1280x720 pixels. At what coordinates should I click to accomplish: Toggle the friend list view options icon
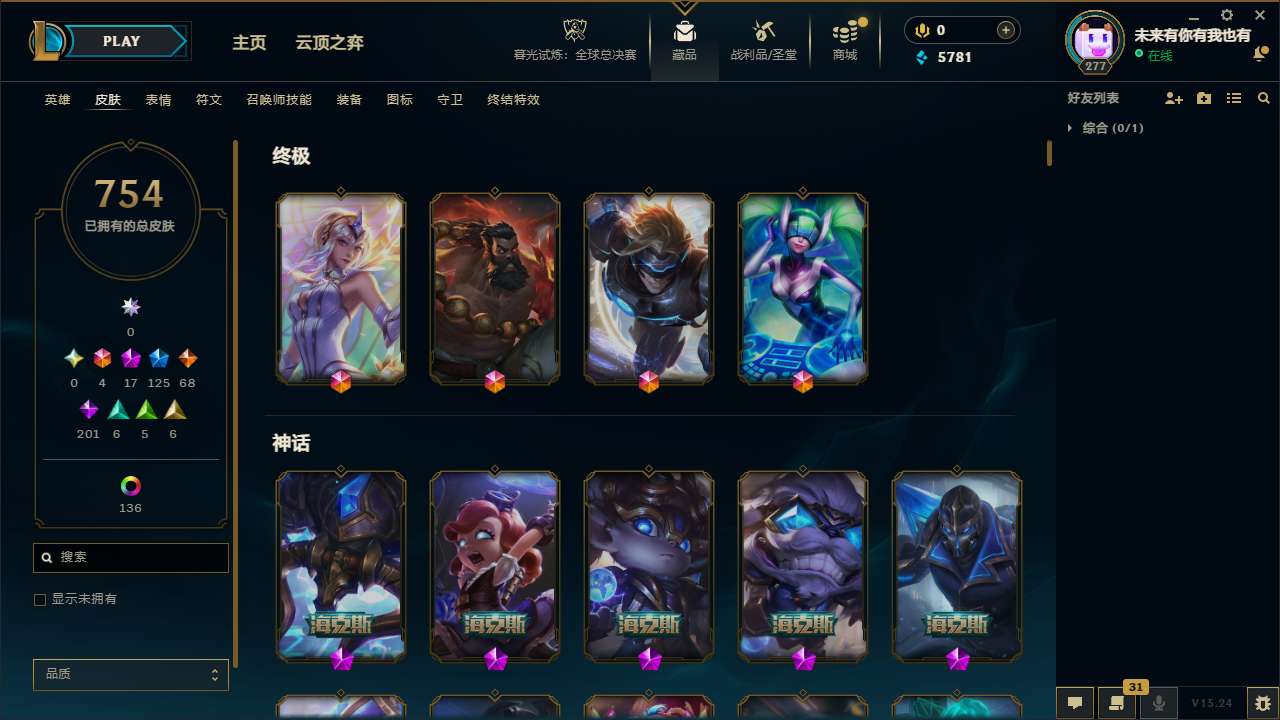coord(1234,98)
